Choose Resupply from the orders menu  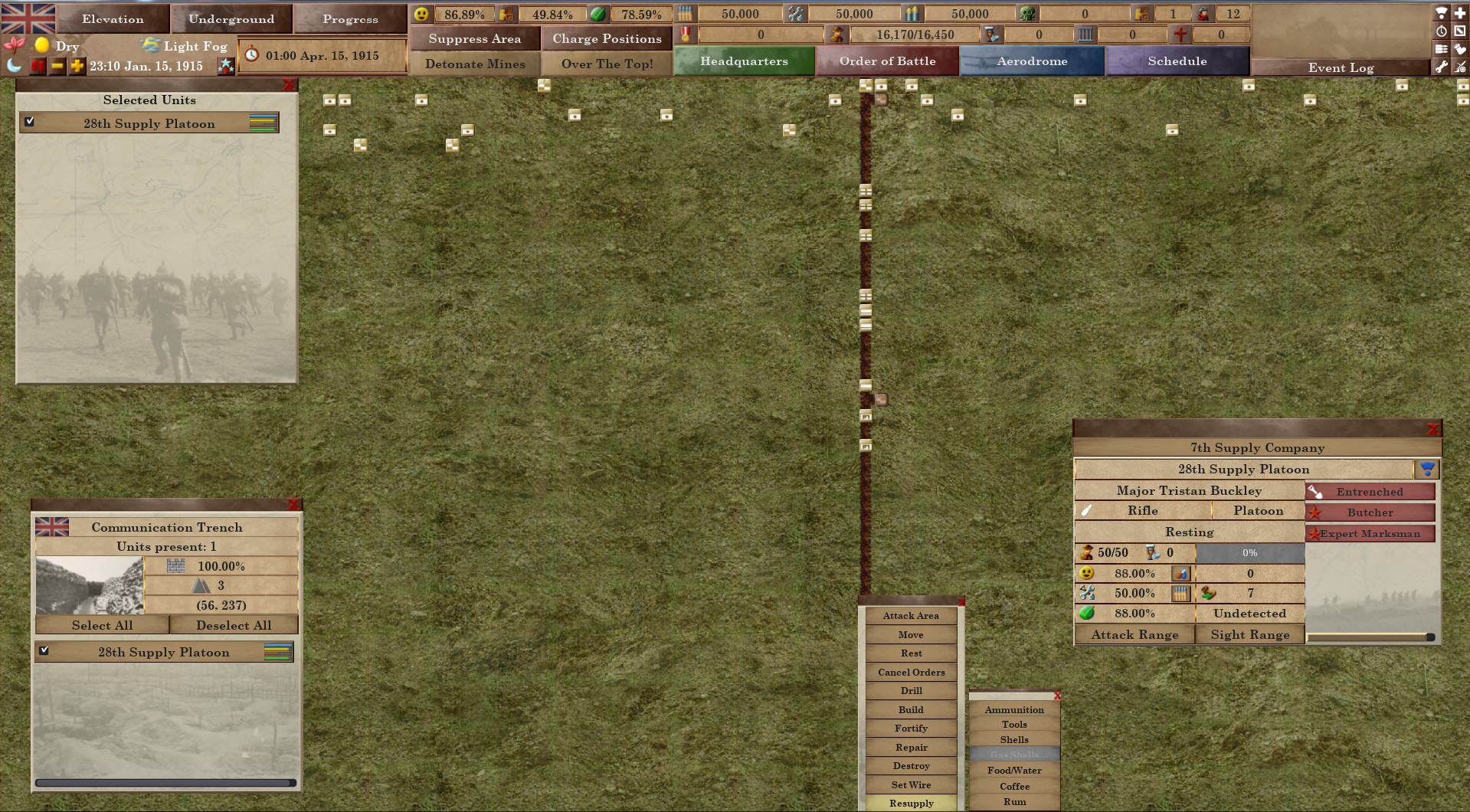click(911, 803)
